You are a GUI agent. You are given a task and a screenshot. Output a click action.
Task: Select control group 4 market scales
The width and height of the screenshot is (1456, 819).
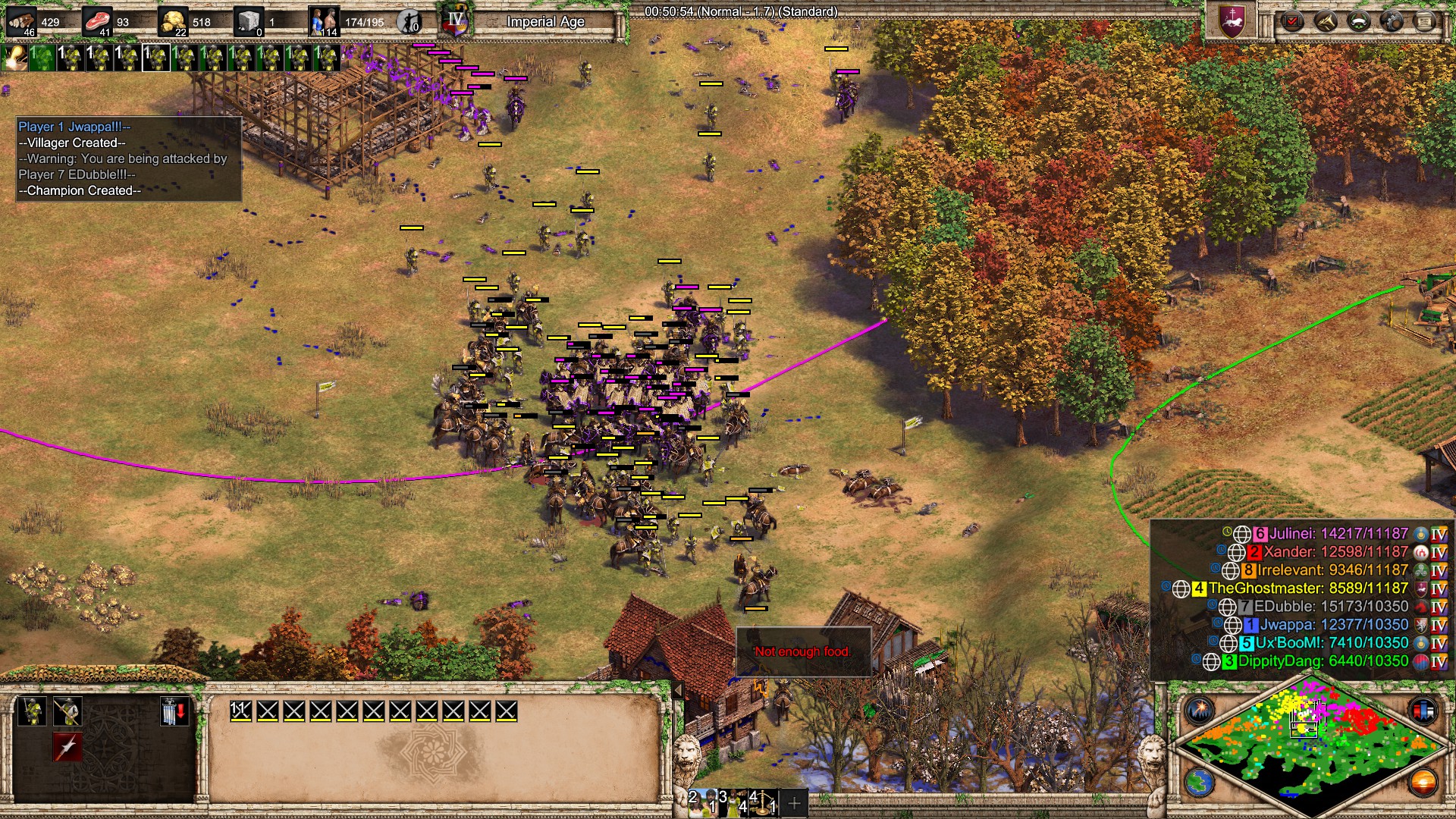(x=763, y=802)
